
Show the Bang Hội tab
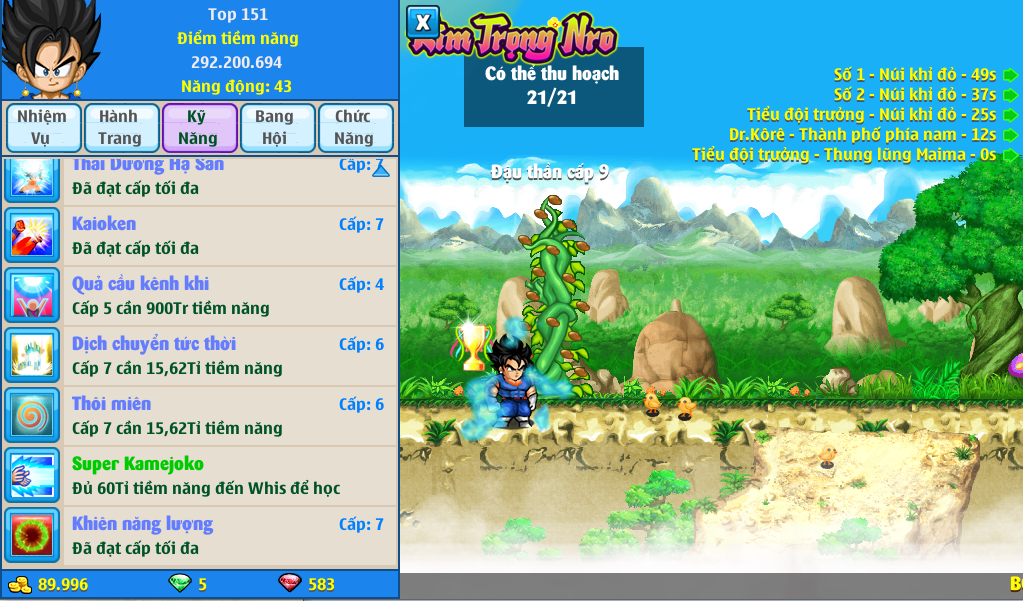coord(274,127)
